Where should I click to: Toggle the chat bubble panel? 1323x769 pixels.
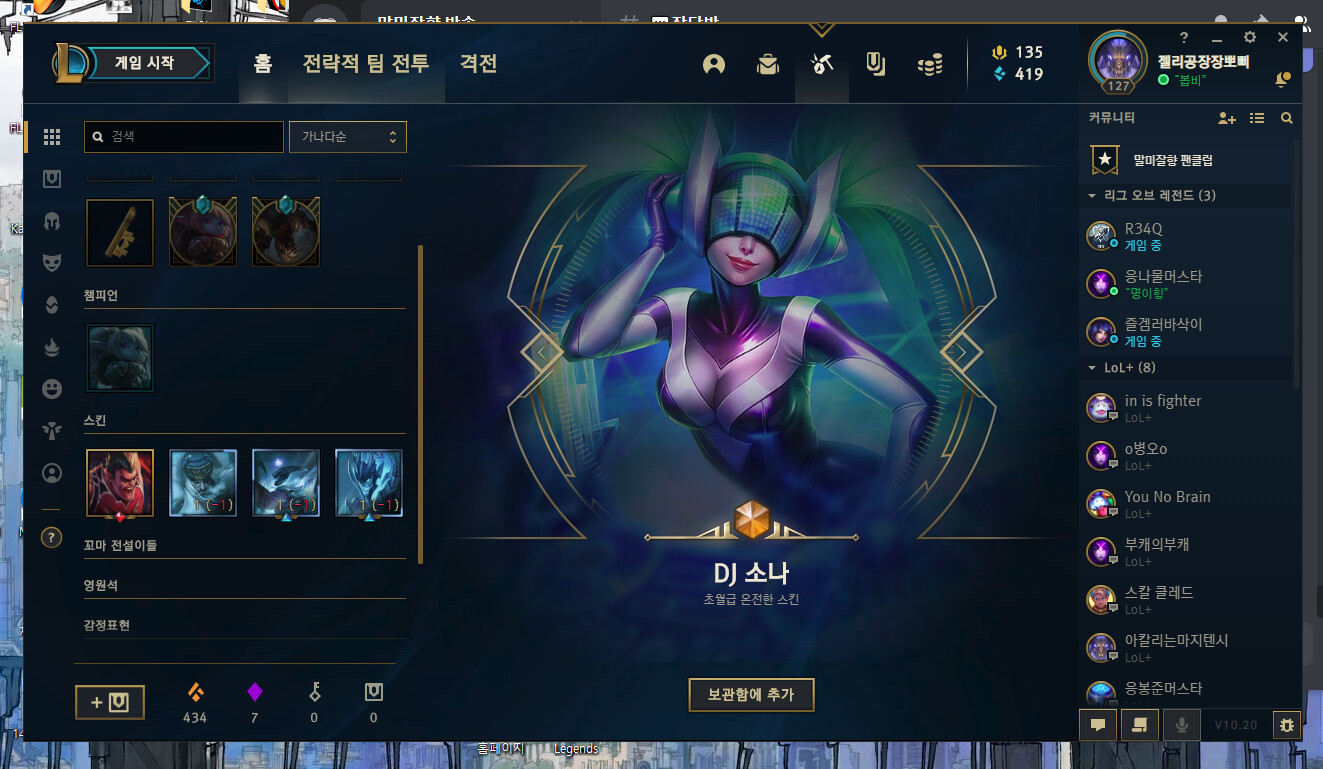click(1097, 725)
